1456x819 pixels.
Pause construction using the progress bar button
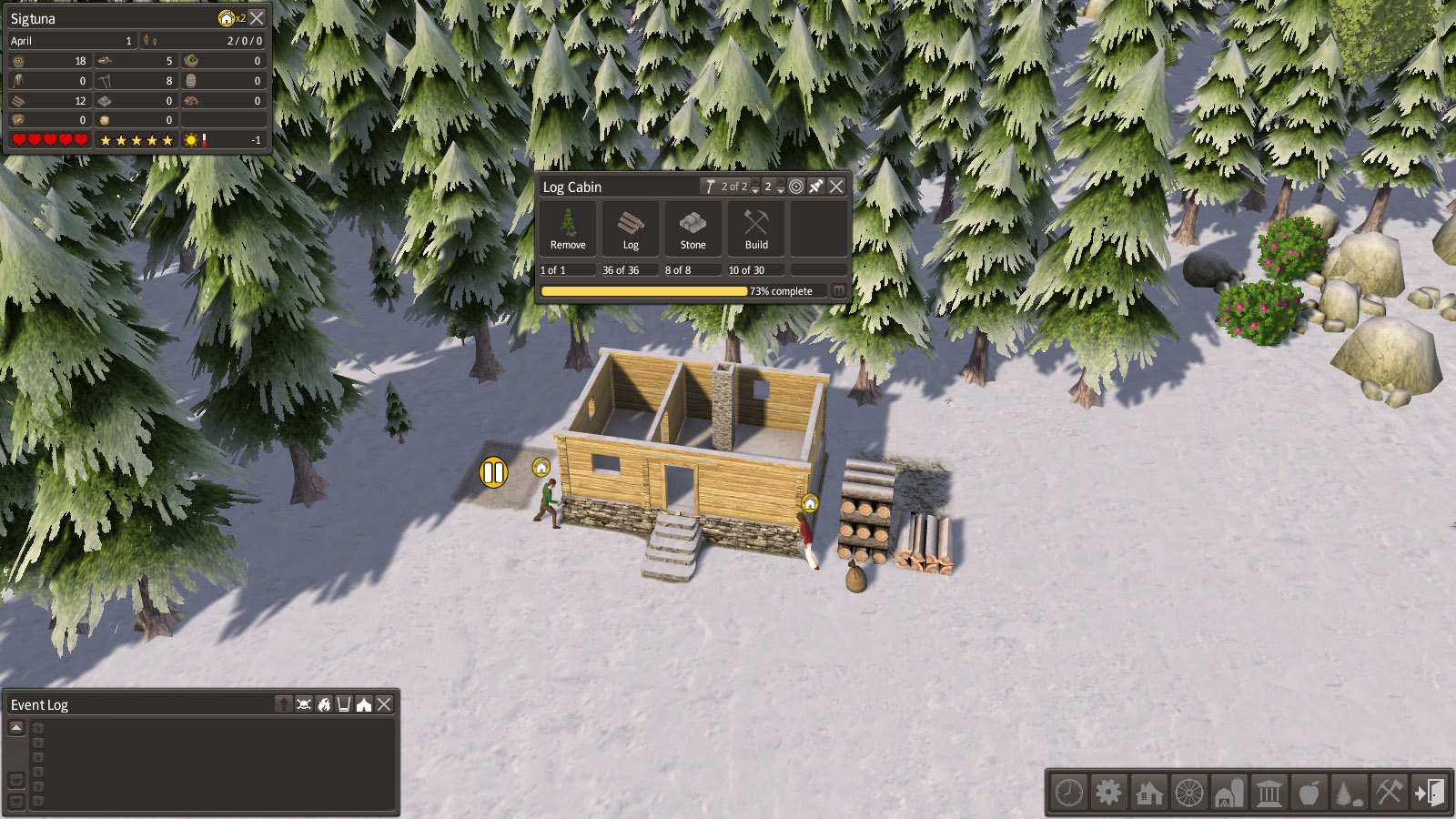(839, 291)
